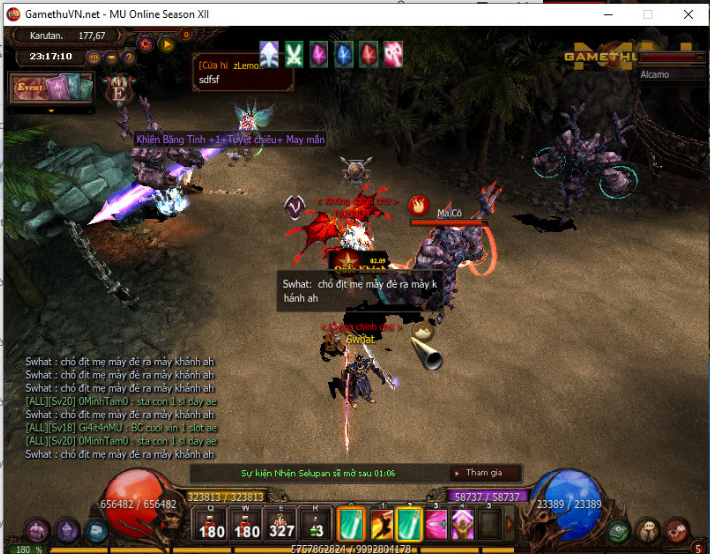Join the Selupan event via Tham gia

(478, 472)
